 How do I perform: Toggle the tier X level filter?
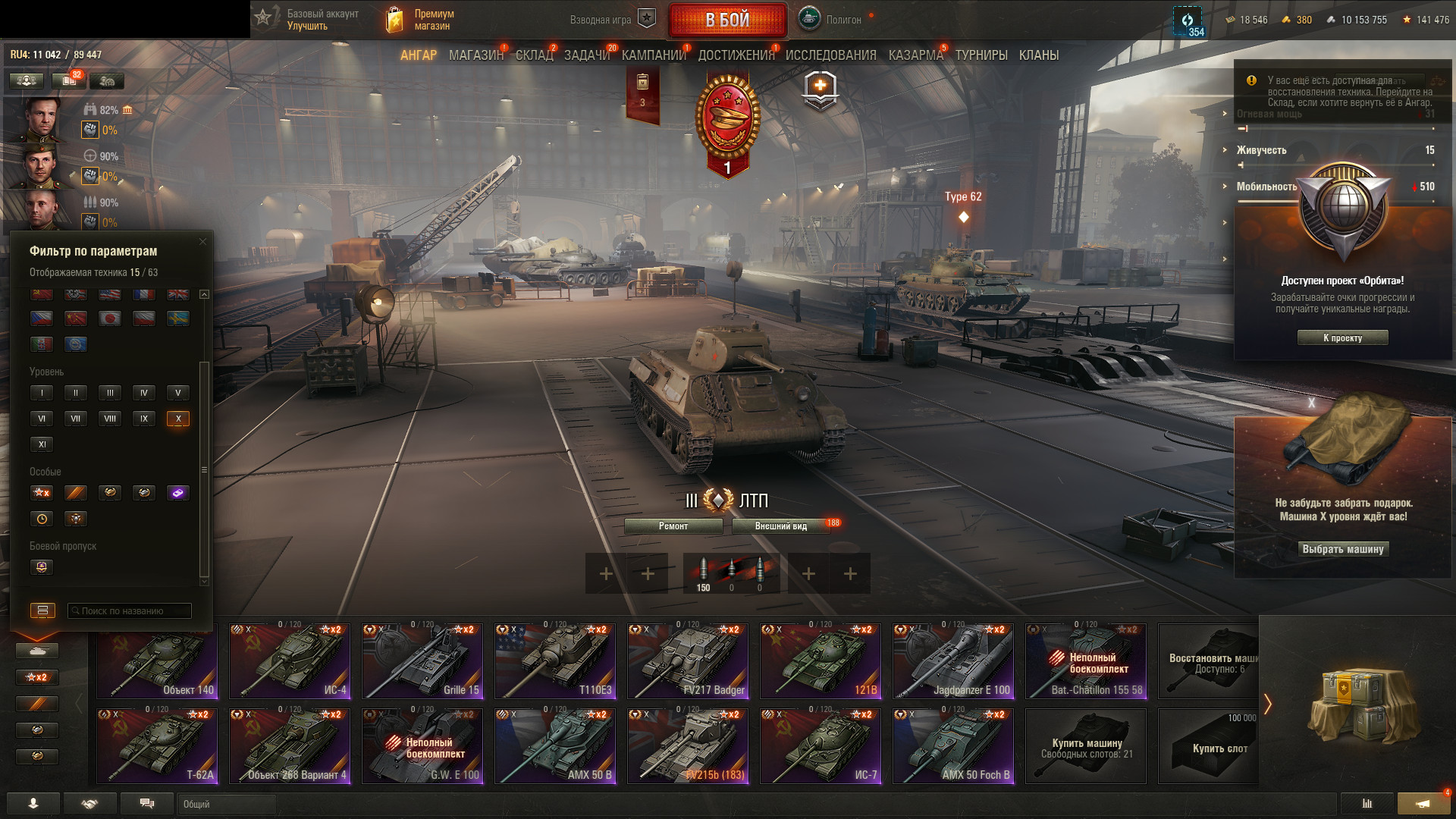(x=178, y=419)
